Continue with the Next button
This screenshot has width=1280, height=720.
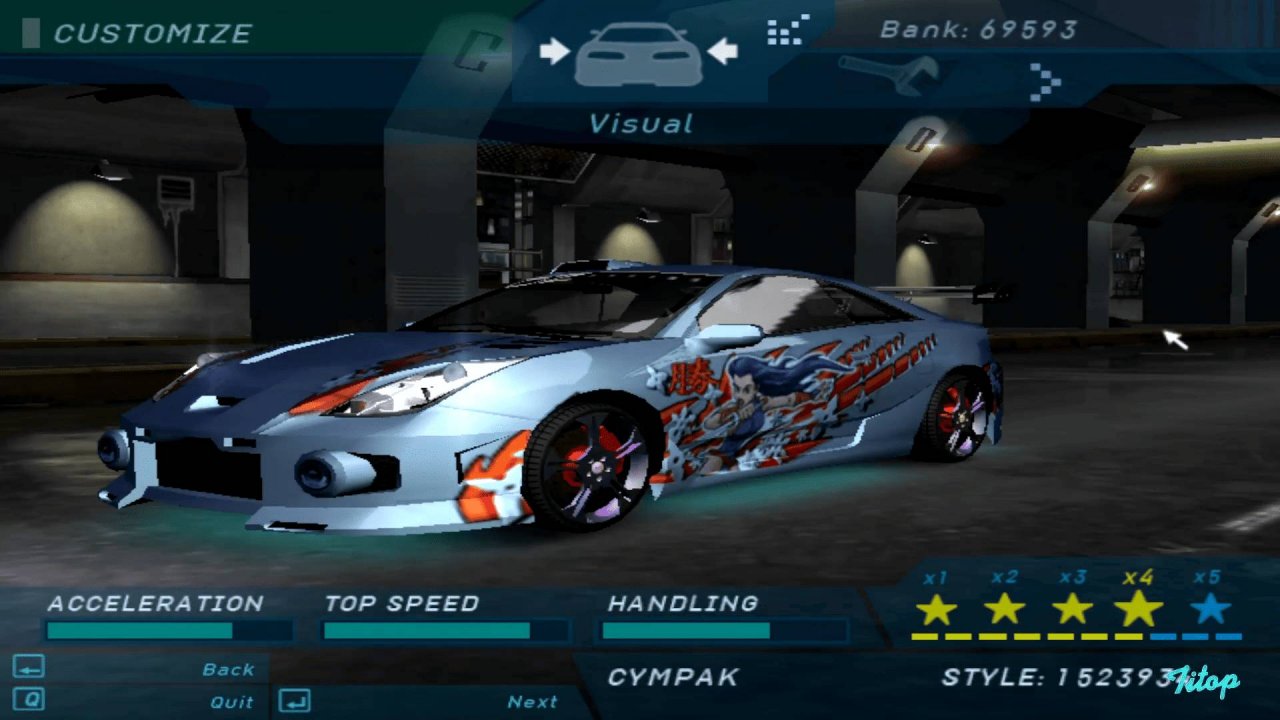tap(532, 702)
